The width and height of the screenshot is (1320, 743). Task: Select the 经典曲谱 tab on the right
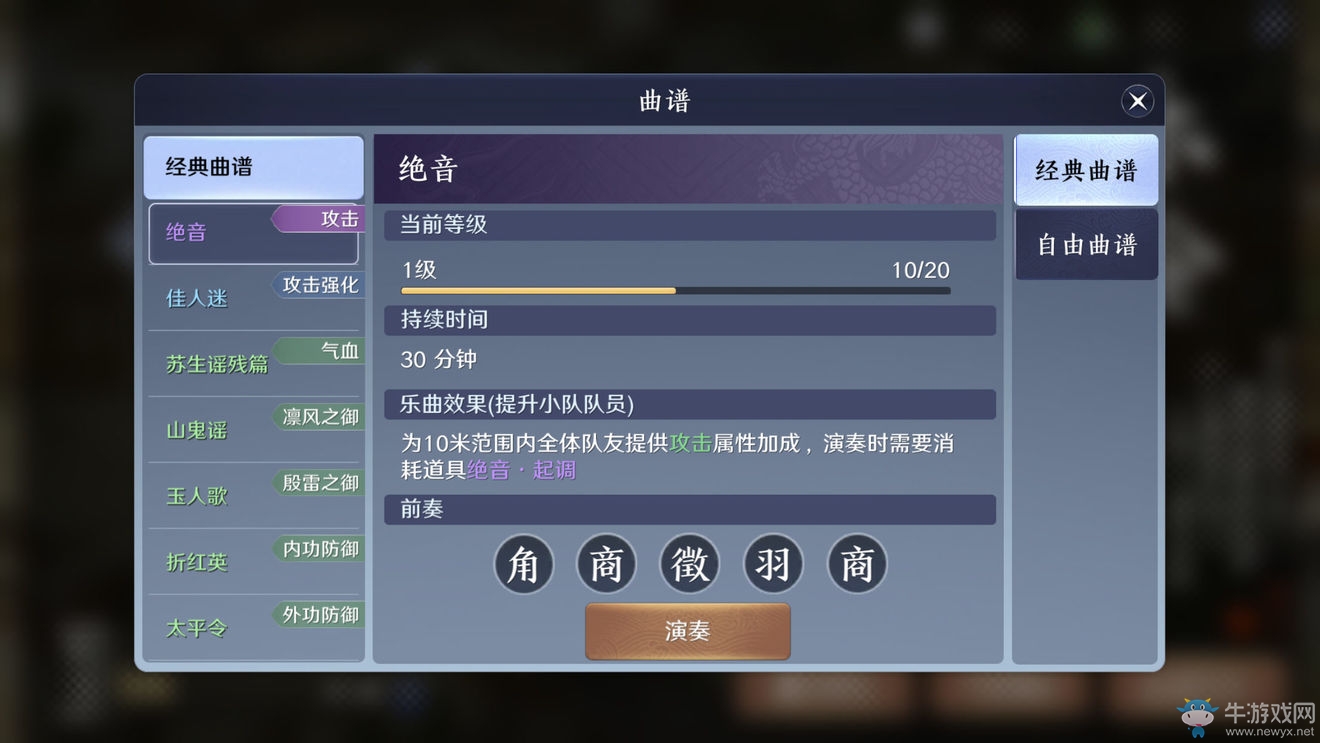pyautogui.click(x=1086, y=169)
